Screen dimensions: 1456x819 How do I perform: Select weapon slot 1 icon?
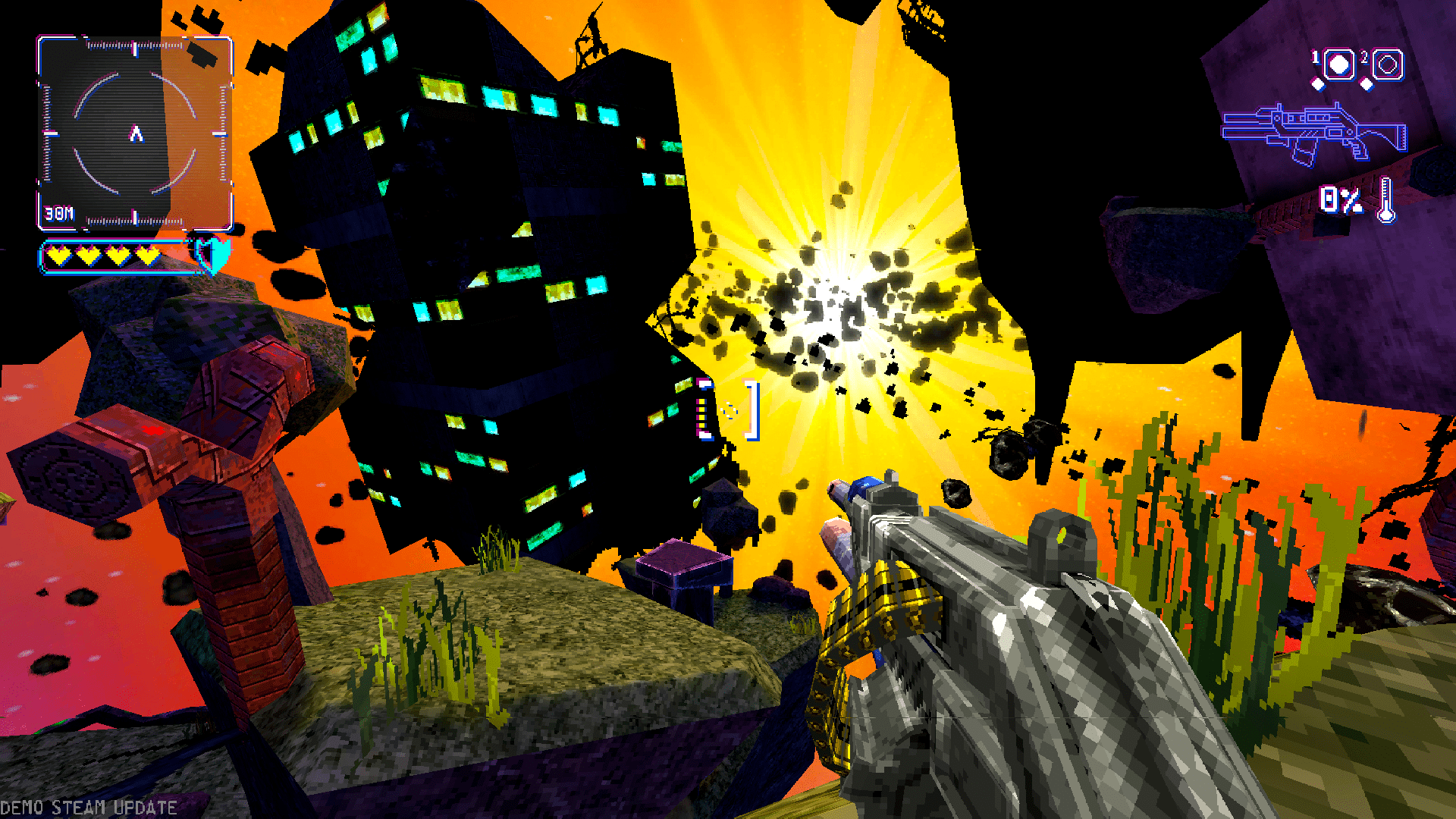coord(1338,65)
